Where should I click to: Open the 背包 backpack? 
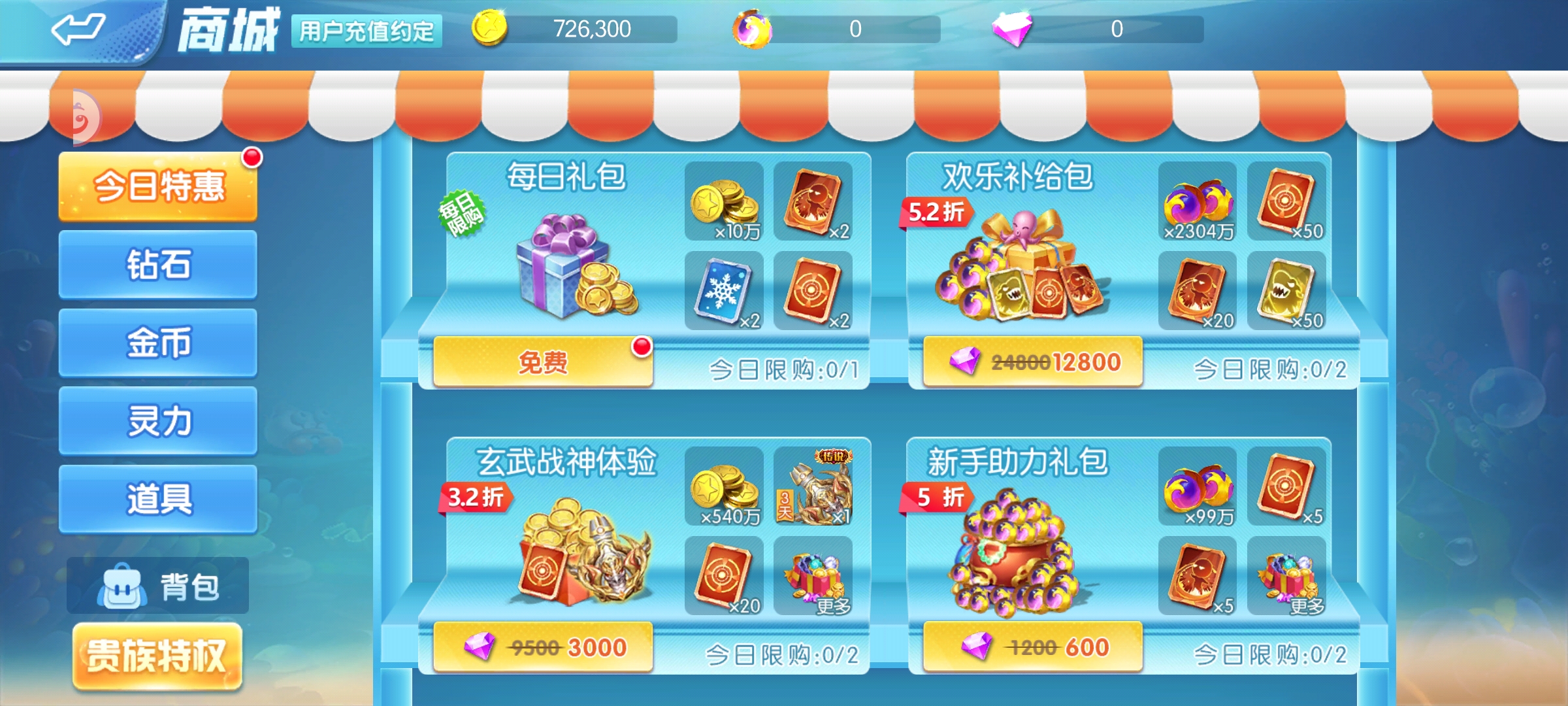157,586
